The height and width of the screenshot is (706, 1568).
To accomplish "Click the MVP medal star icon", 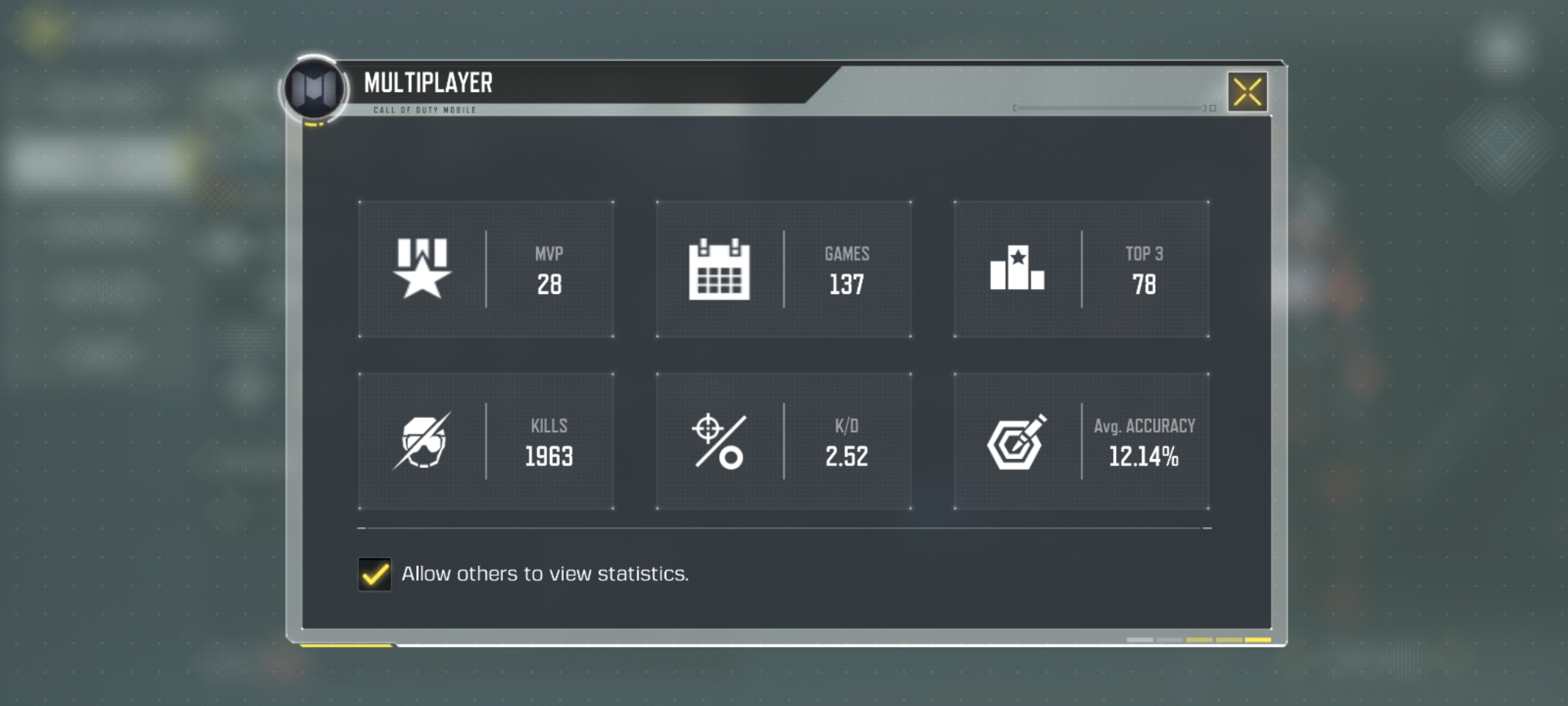I will tap(421, 270).
